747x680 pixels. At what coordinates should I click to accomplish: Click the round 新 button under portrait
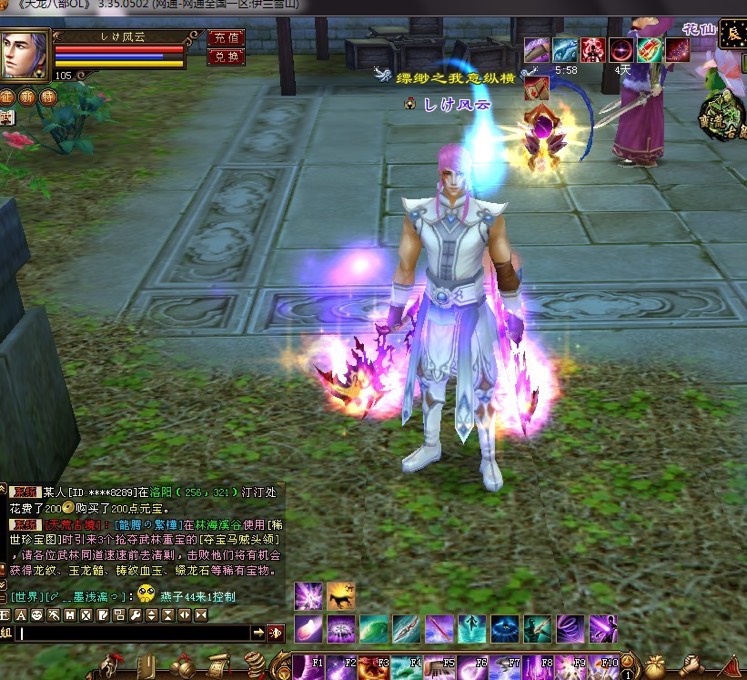click(27, 97)
